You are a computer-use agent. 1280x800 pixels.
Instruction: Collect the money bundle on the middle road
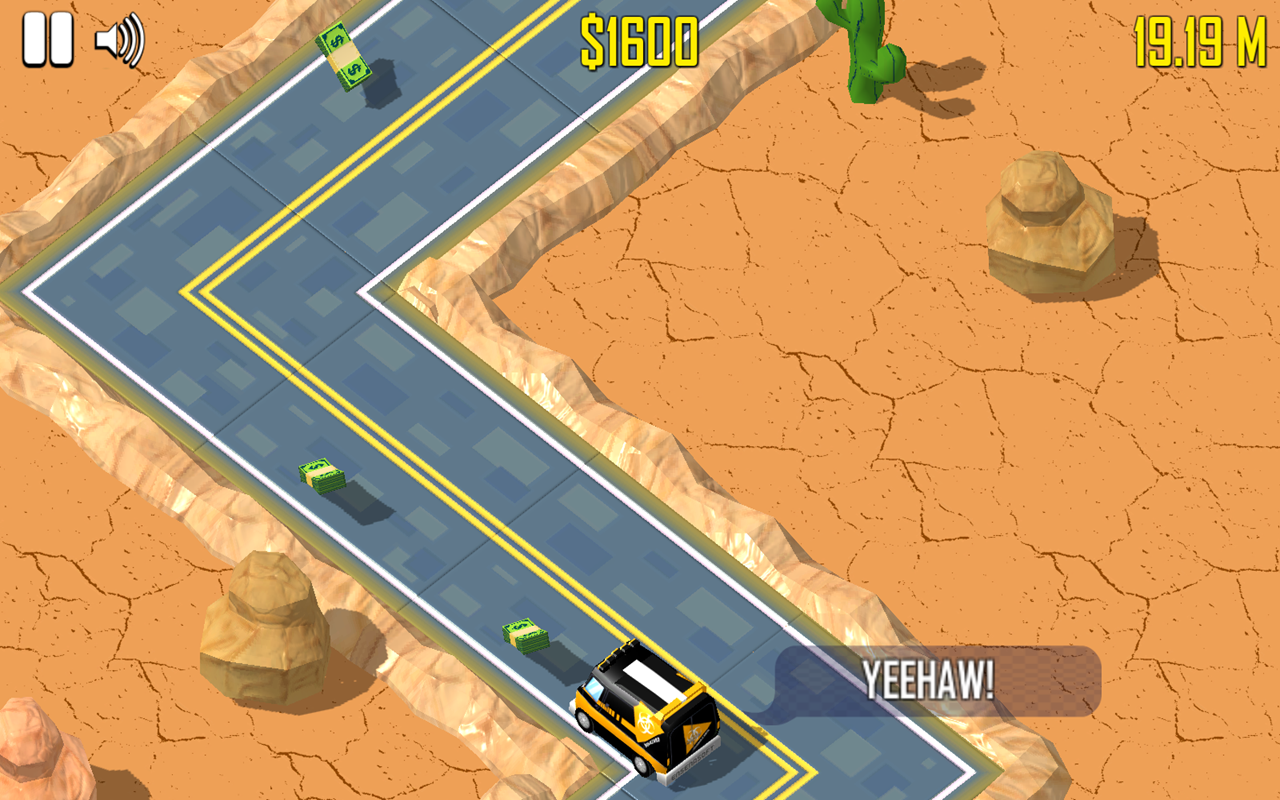[x=320, y=475]
